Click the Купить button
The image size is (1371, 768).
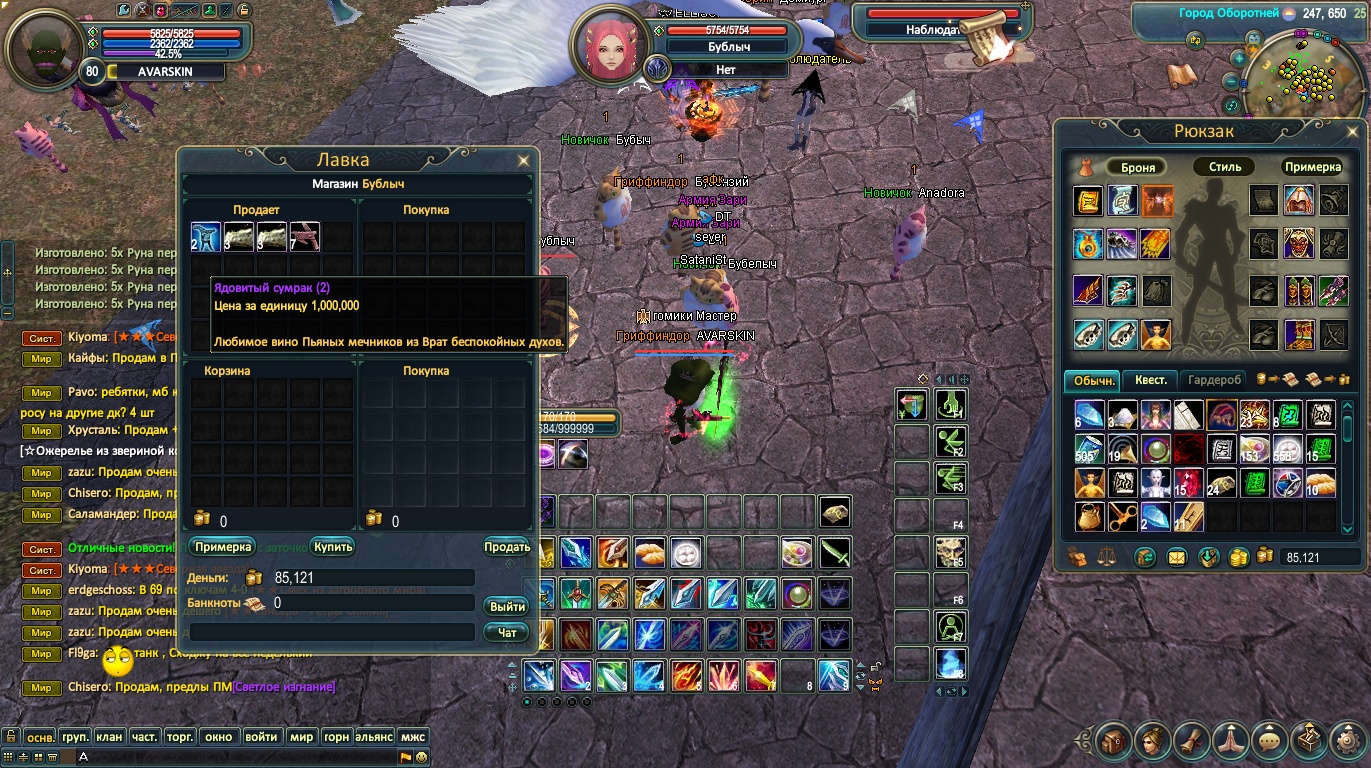pyautogui.click(x=333, y=547)
